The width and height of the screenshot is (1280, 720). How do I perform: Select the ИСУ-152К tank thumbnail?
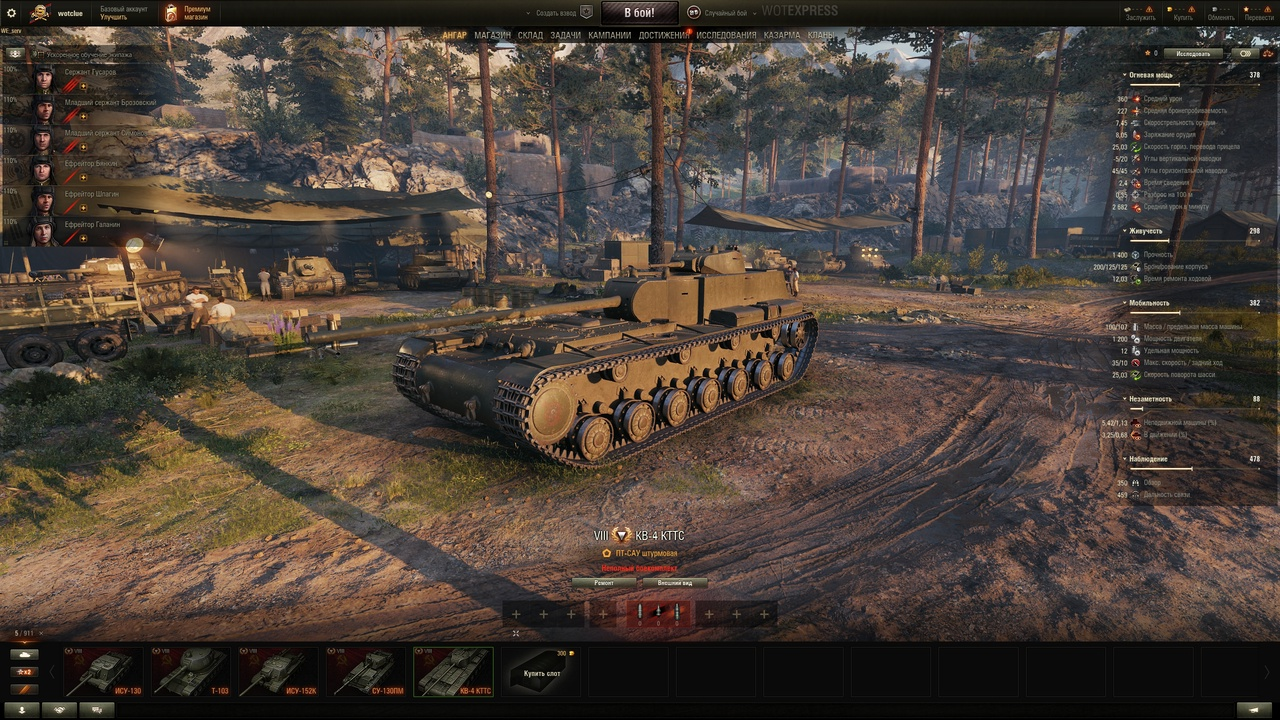tap(278, 672)
